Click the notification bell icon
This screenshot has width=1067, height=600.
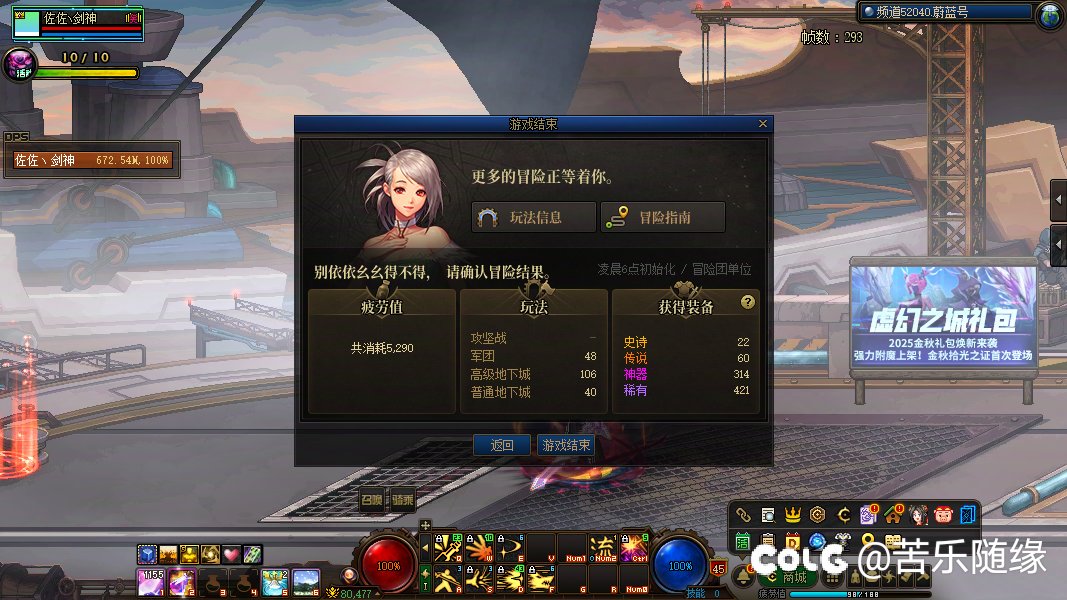742,577
